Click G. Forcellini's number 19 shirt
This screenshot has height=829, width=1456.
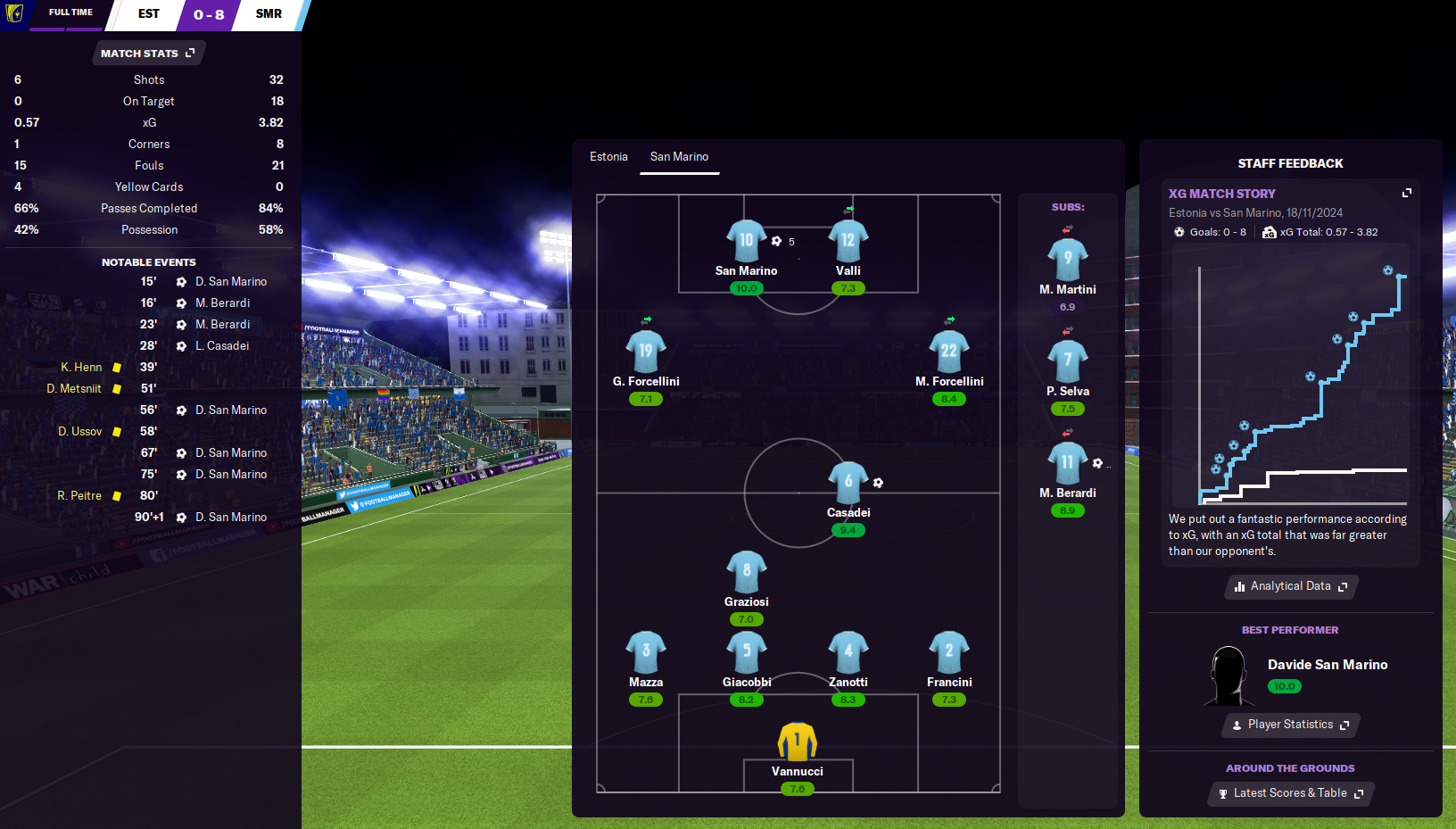(x=645, y=352)
